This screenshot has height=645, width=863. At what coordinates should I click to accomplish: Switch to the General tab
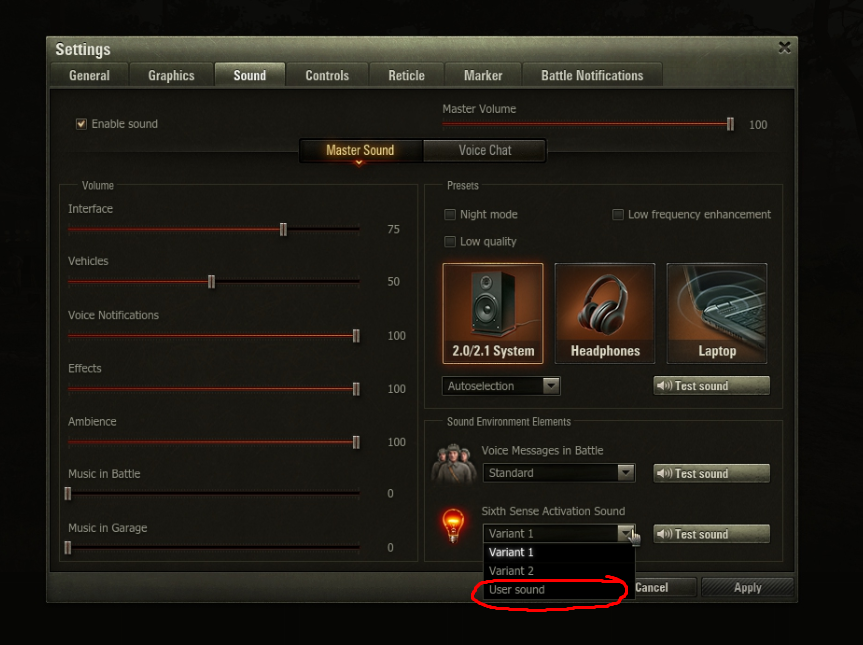(89, 75)
